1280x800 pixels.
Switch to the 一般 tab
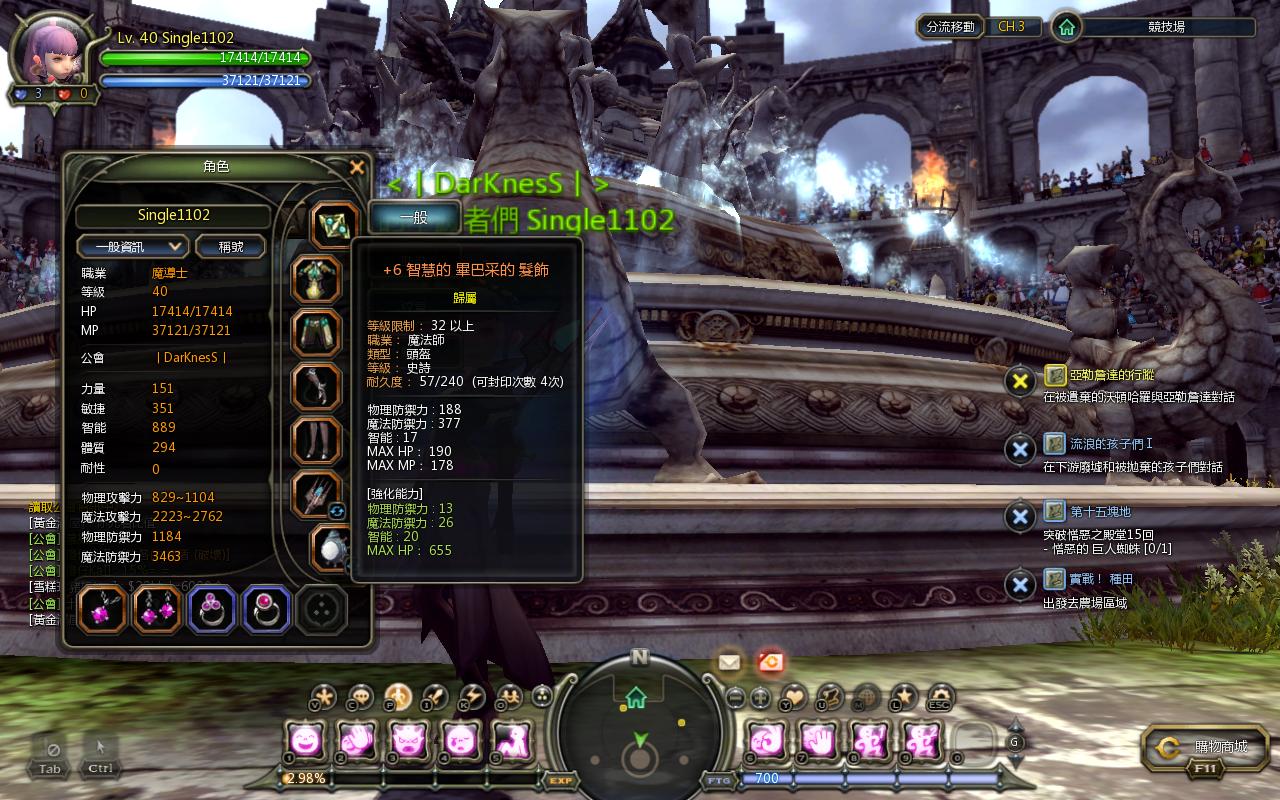pyautogui.click(x=414, y=217)
